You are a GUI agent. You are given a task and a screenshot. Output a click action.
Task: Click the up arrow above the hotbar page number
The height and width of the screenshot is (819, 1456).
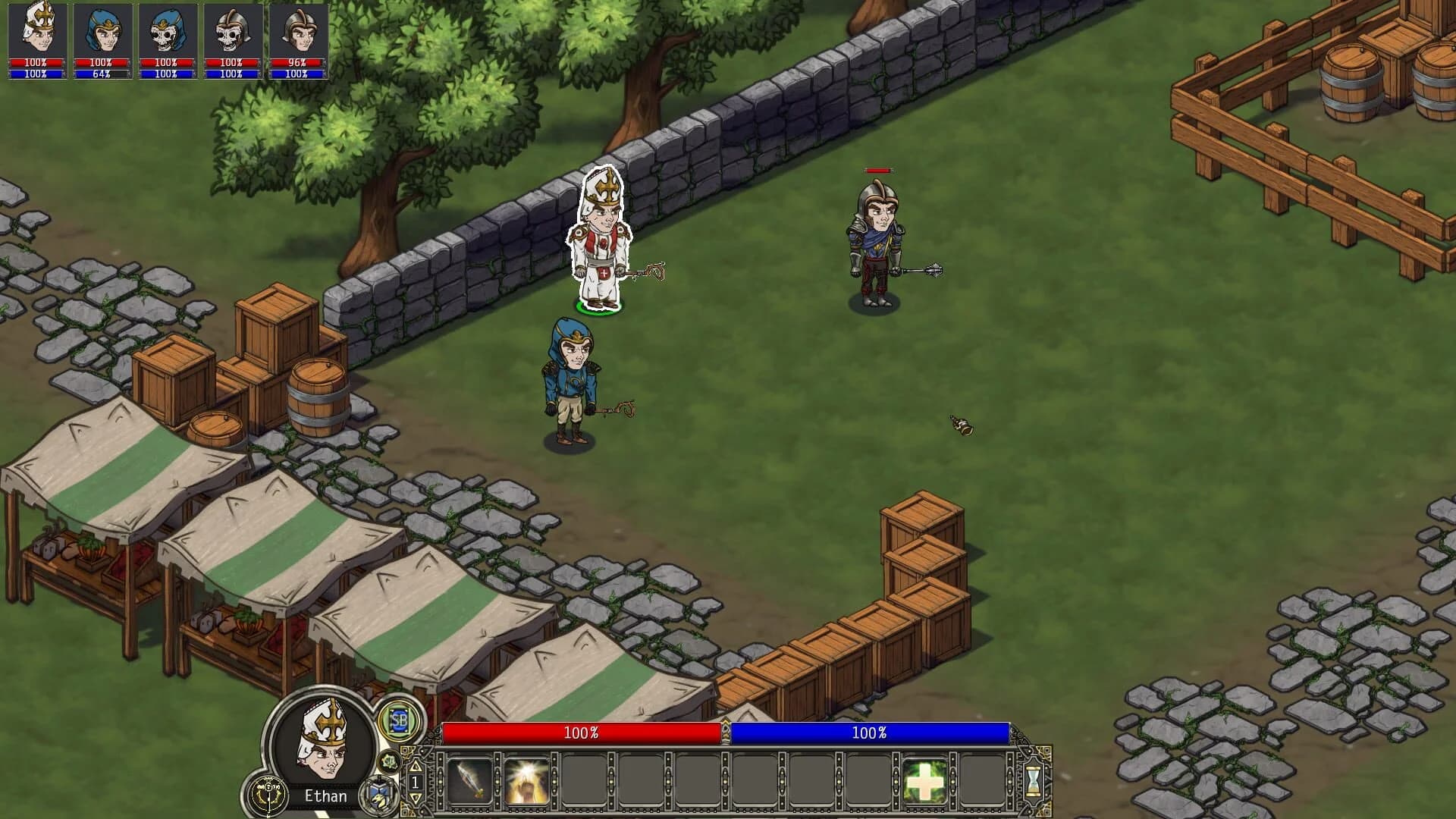(x=416, y=767)
